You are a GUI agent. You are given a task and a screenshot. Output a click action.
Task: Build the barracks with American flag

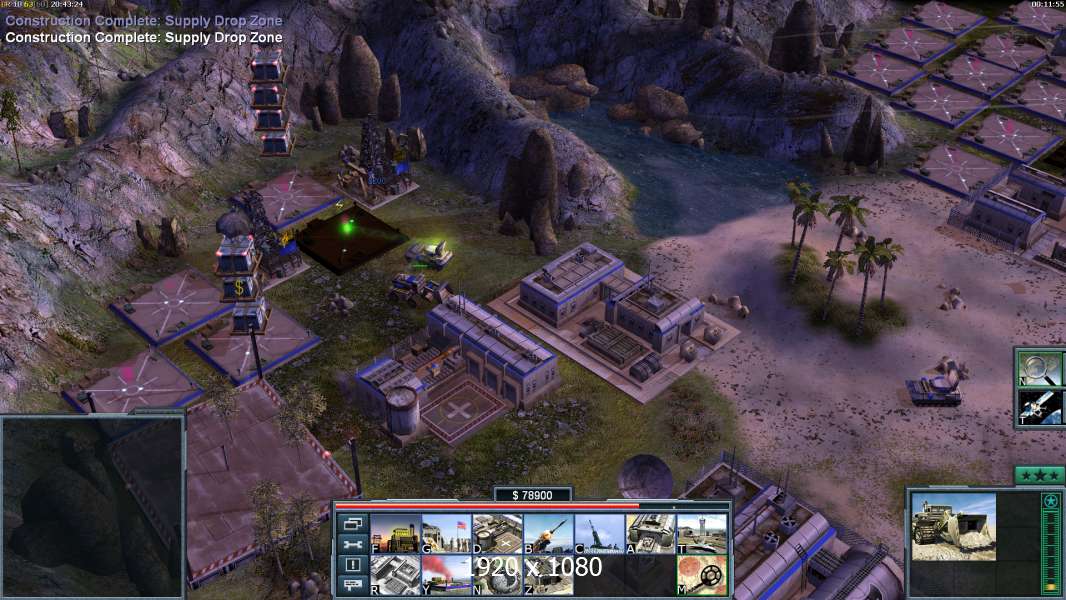click(x=446, y=534)
